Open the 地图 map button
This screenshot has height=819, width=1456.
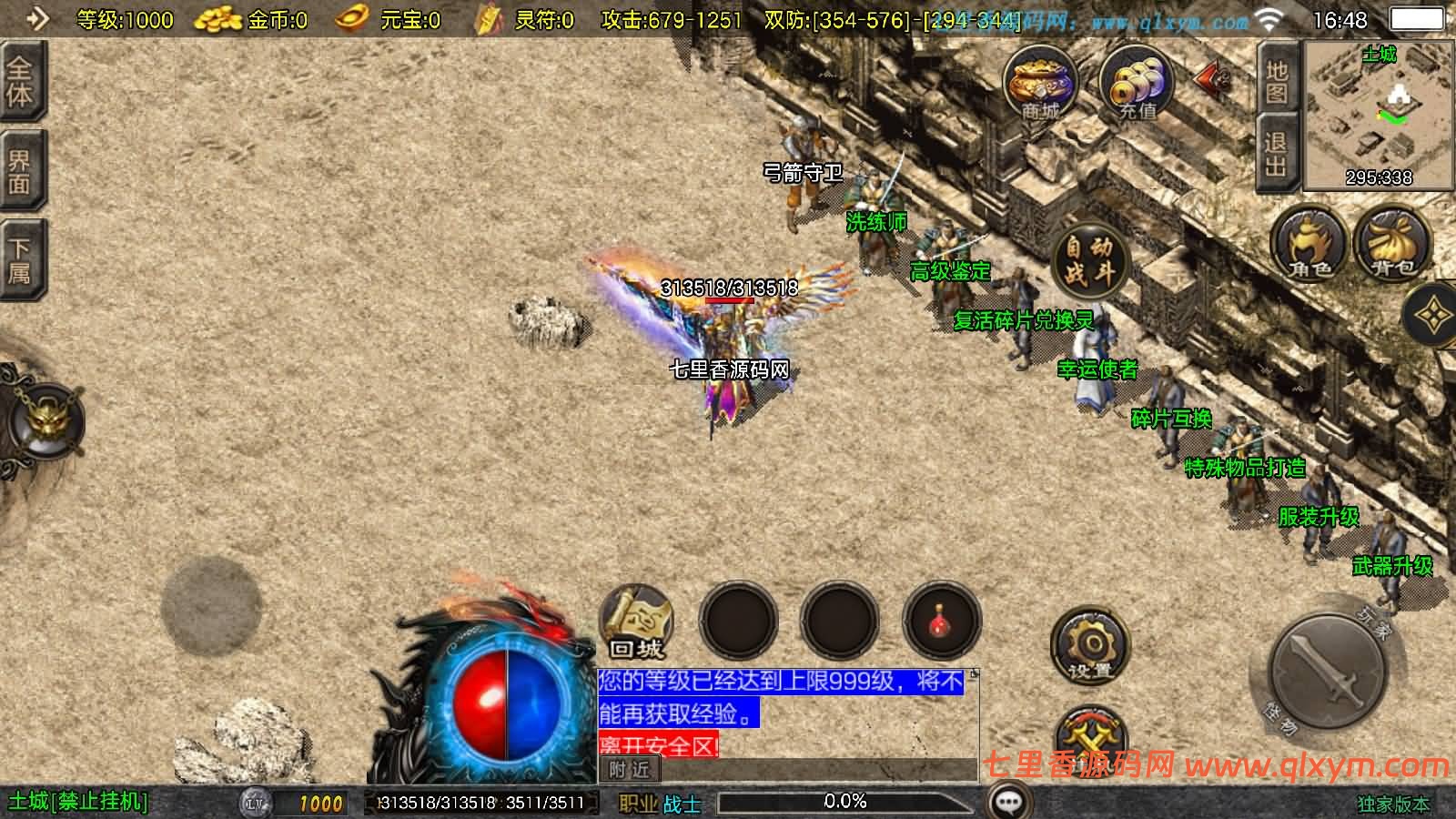click(1276, 82)
